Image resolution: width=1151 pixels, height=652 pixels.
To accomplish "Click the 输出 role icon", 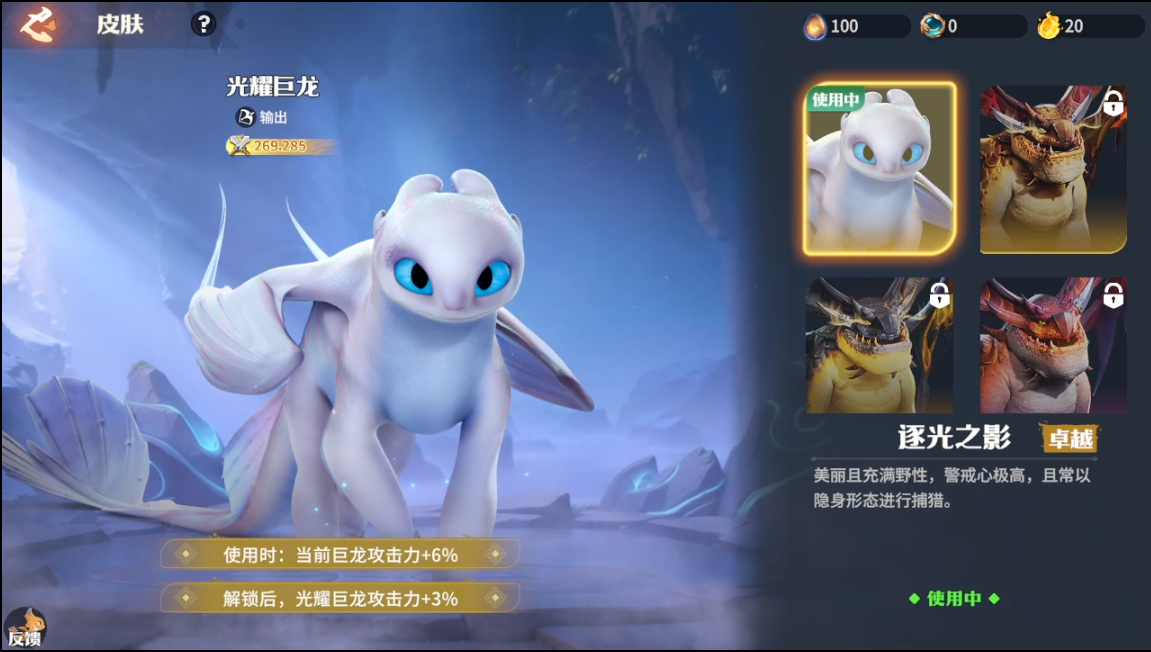I will pos(246,117).
